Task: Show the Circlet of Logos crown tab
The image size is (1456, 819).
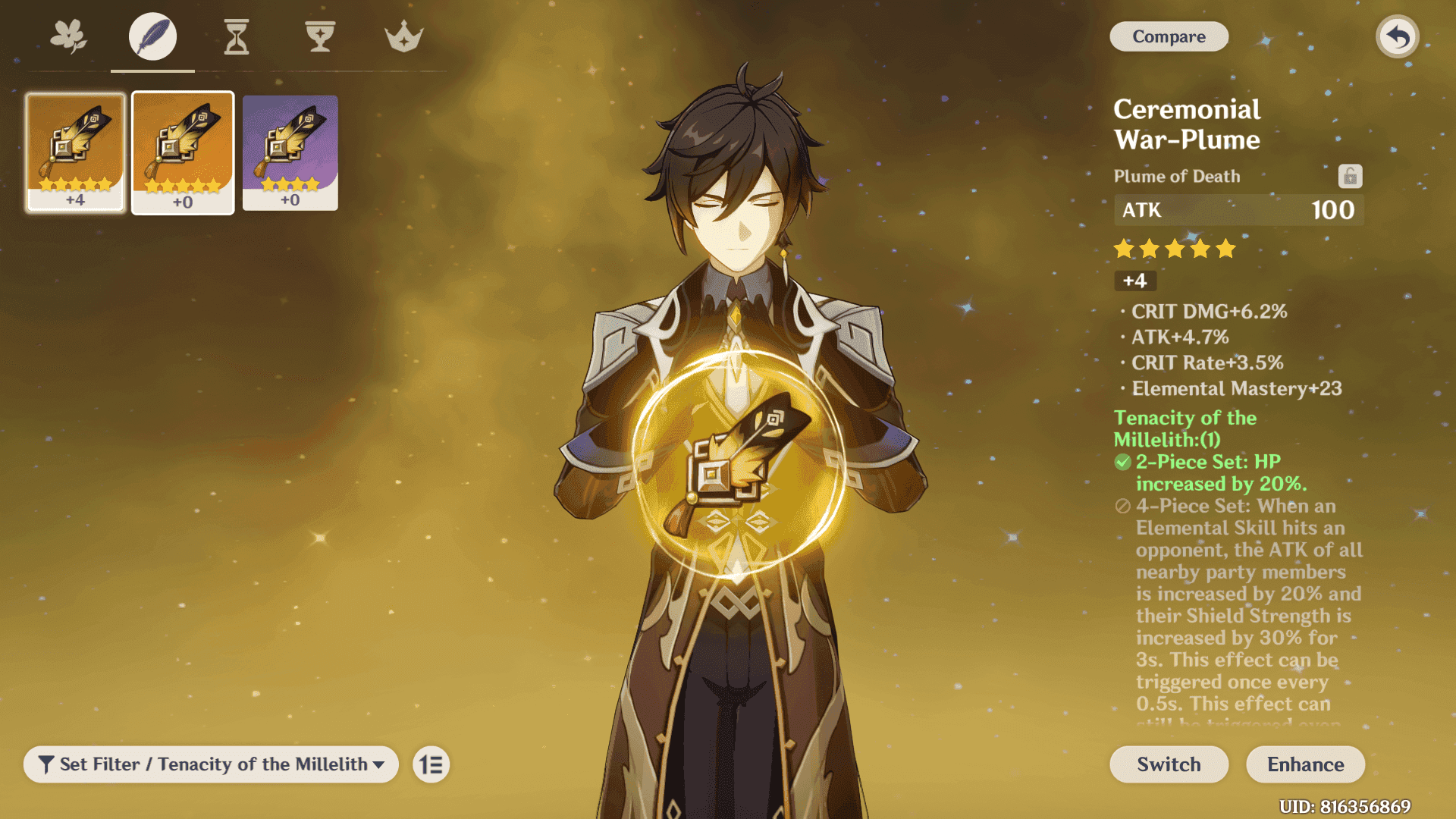Action: pos(403,36)
